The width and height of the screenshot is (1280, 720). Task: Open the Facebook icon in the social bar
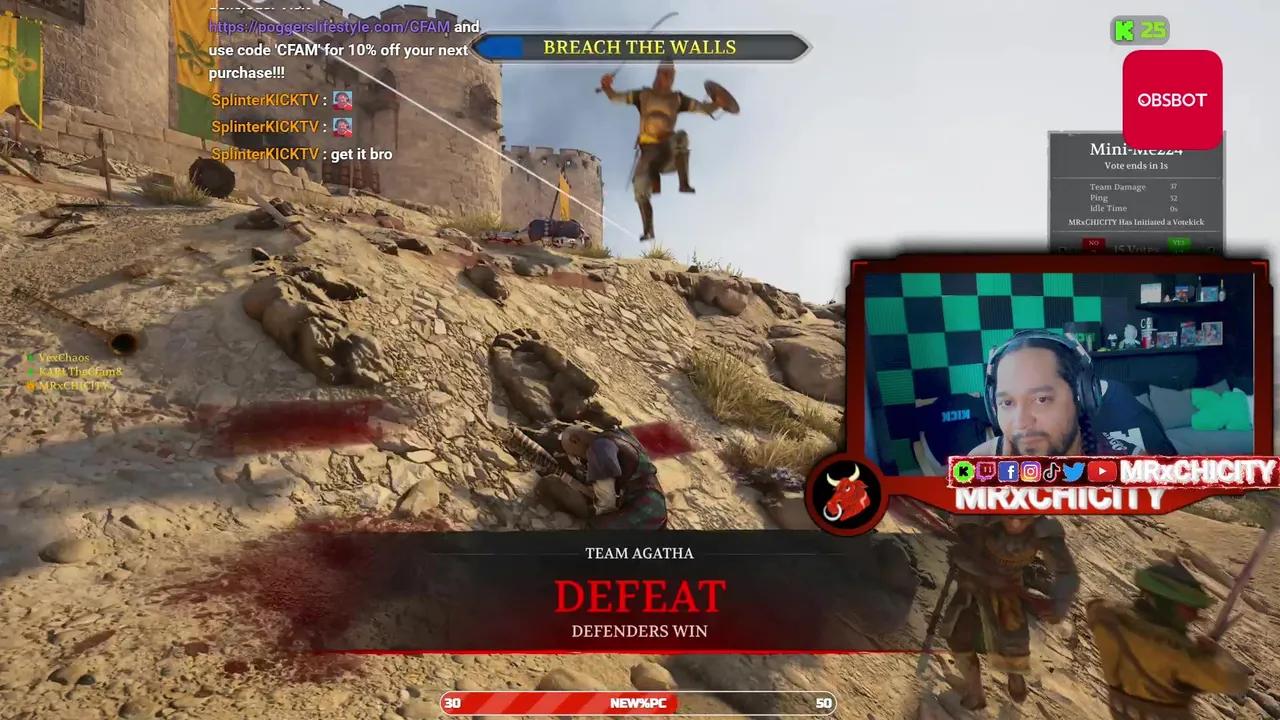coord(1008,472)
